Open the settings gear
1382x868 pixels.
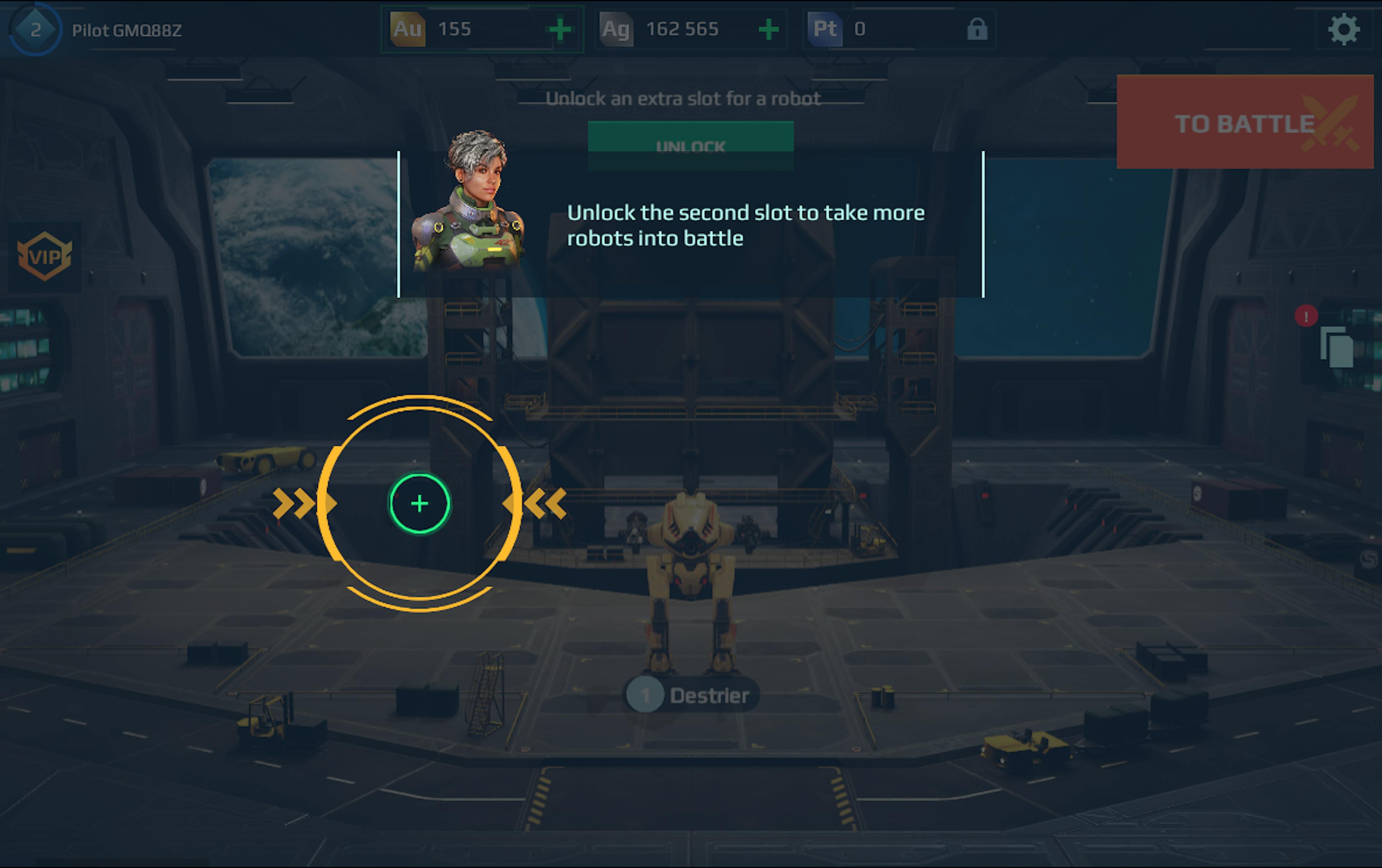click(1343, 30)
